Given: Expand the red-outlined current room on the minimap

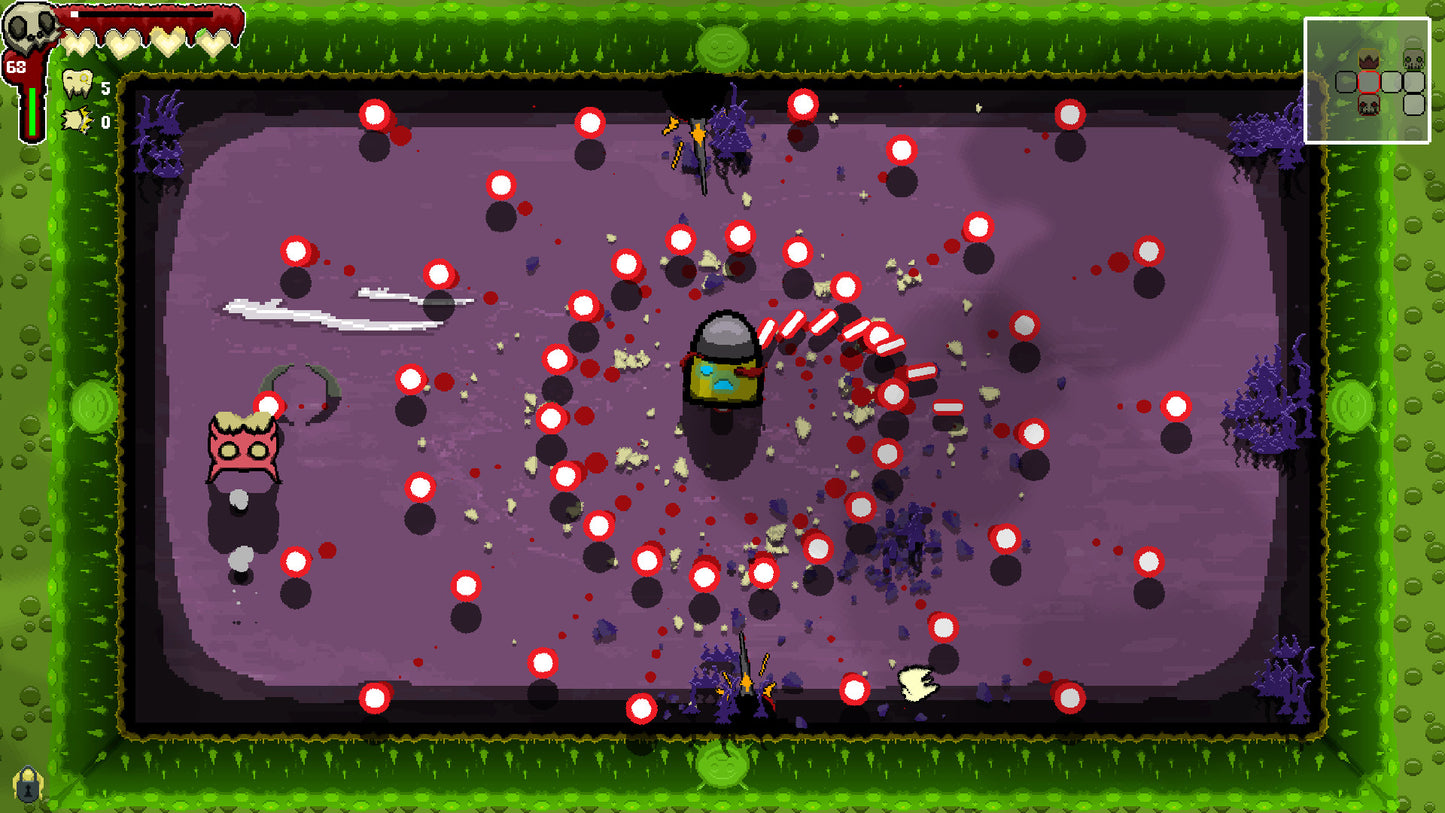Looking at the screenshot, I should pos(1369,82).
